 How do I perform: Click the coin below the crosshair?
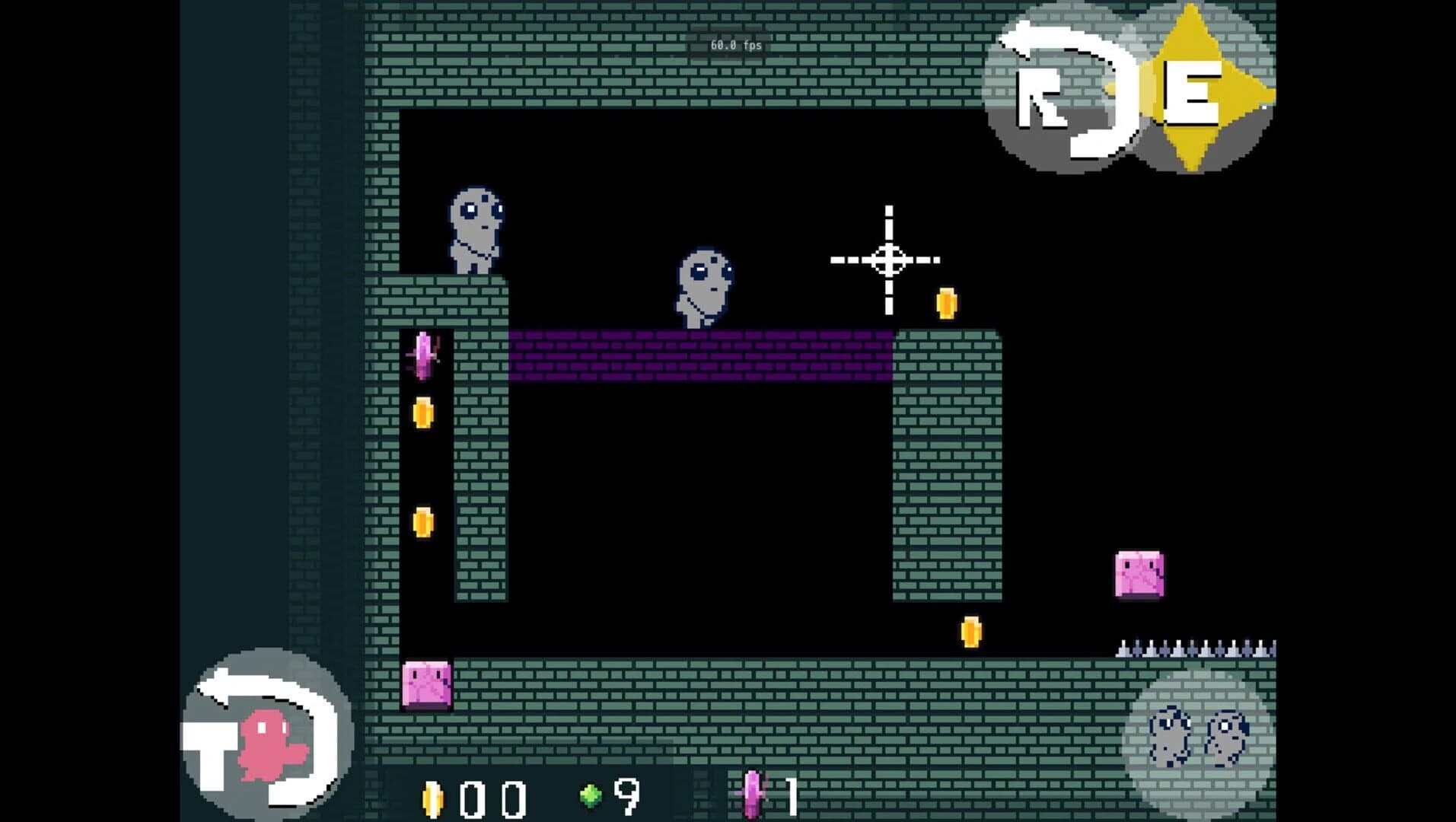(x=946, y=302)
